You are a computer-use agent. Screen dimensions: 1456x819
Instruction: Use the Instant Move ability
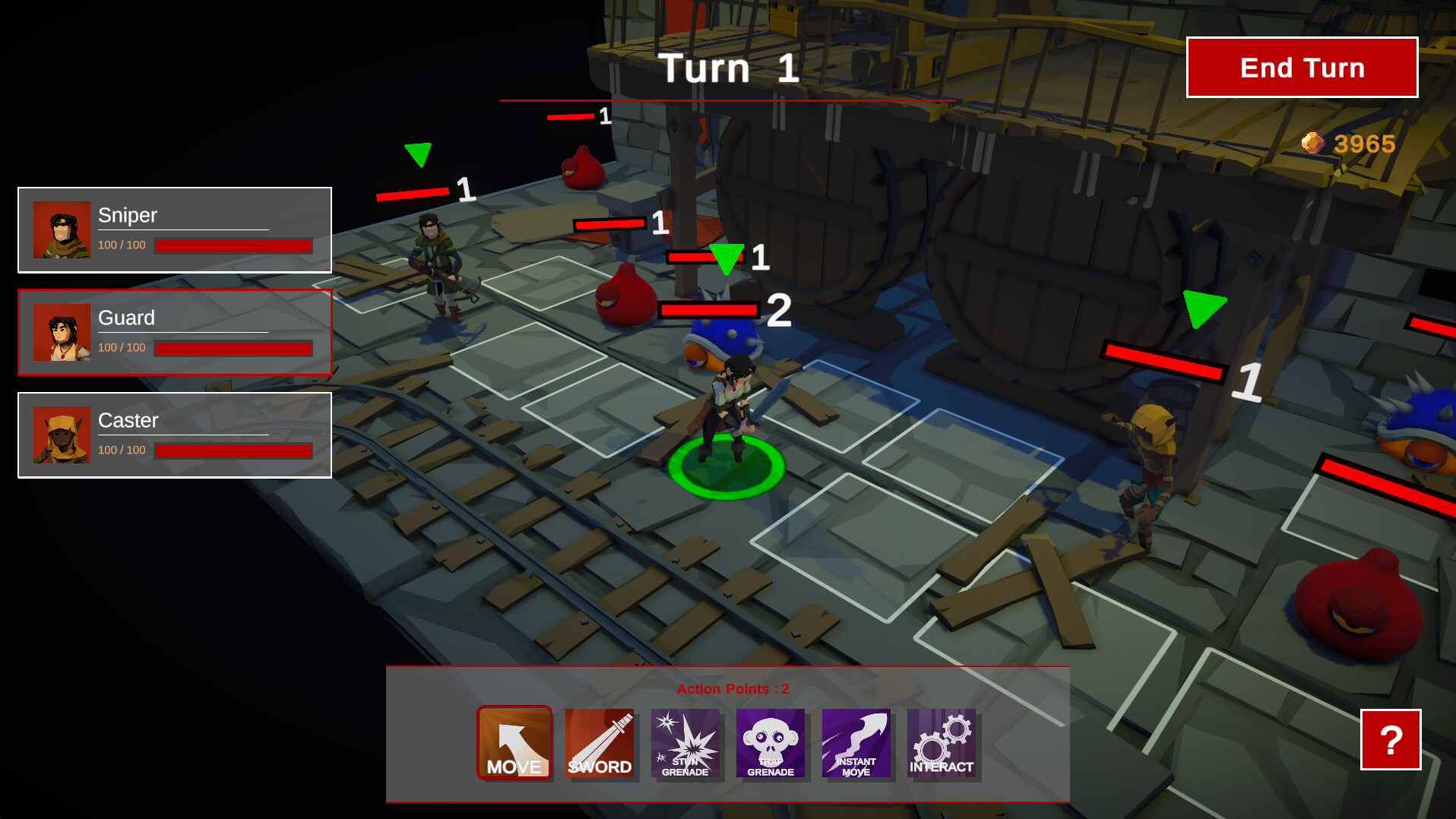pyautogui.click(x=856, y=743)
